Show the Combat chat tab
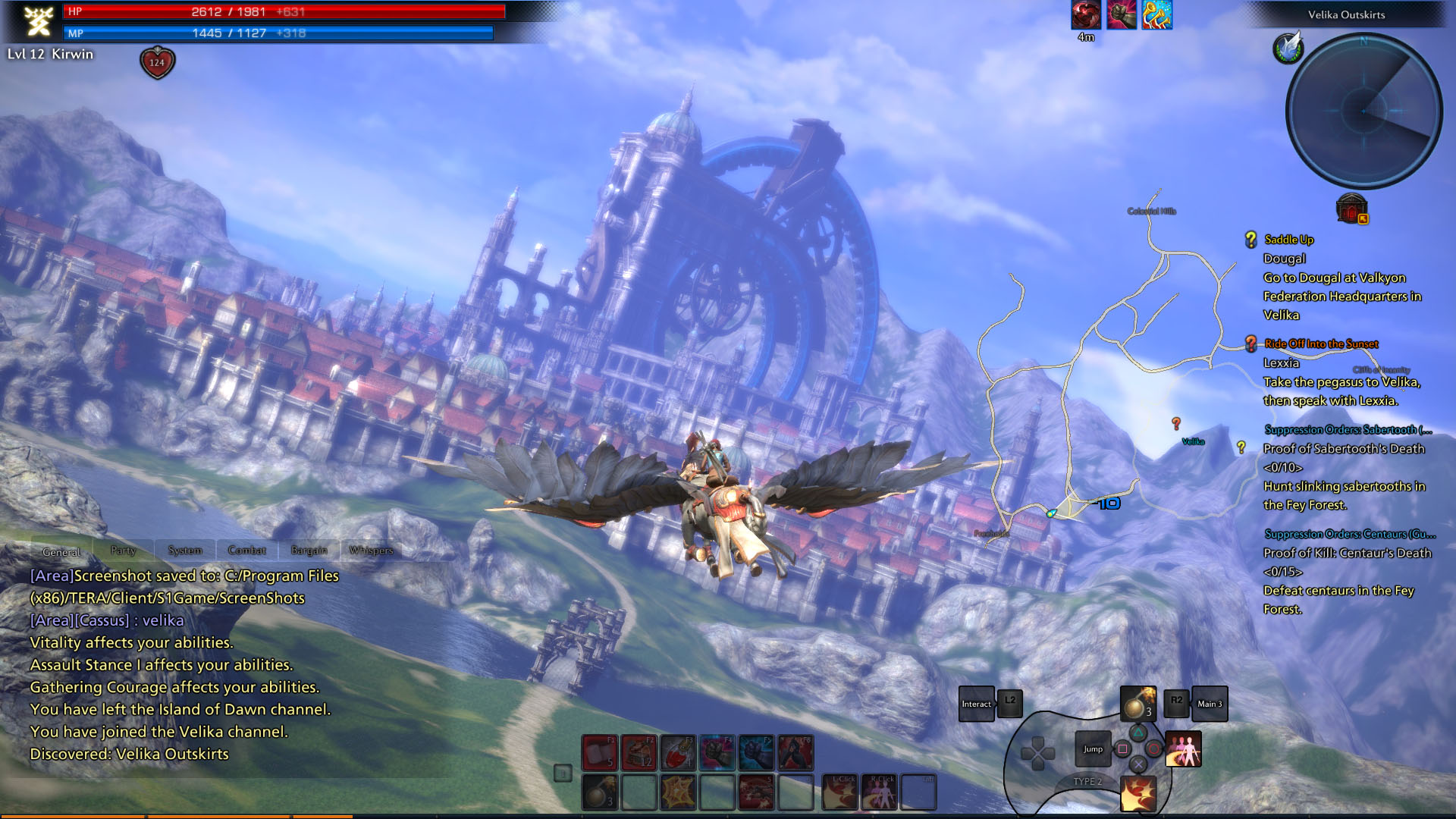 246,551
